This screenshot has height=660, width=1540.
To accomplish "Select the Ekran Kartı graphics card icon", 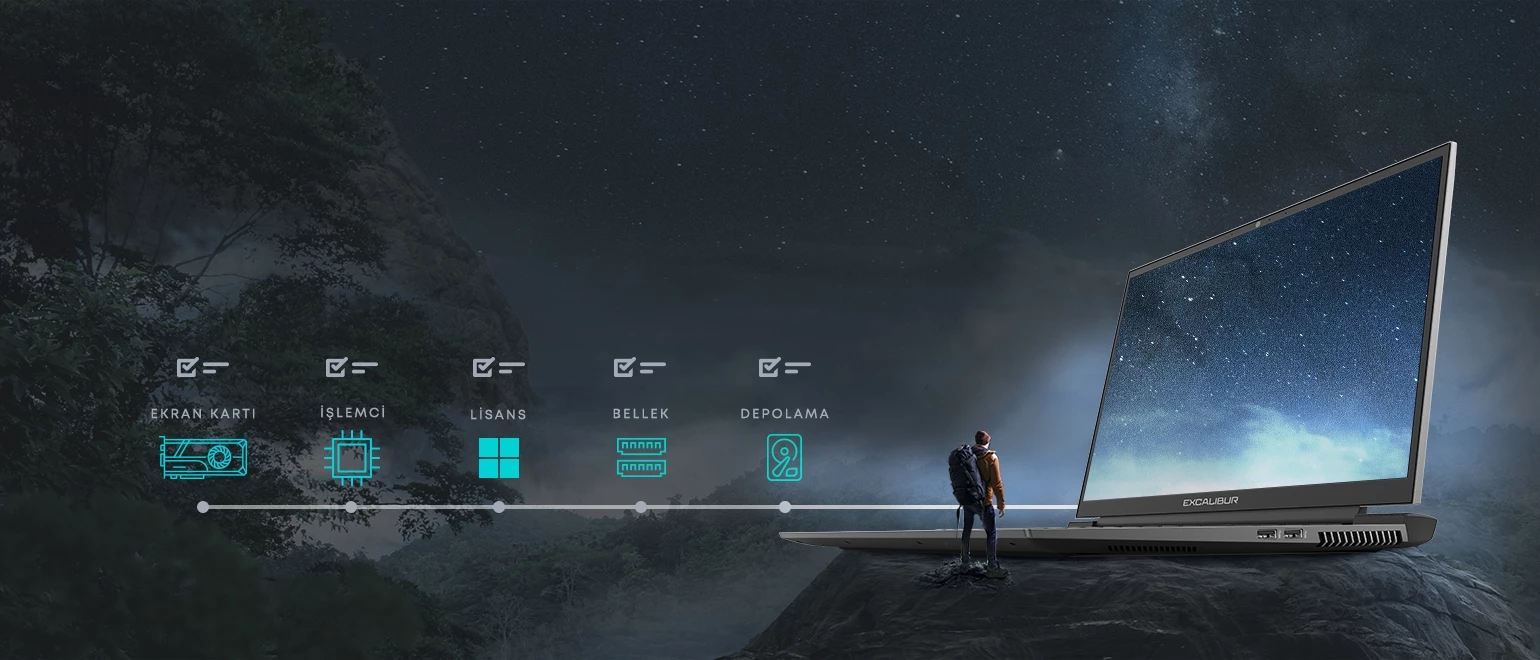I will click(204, 457).
